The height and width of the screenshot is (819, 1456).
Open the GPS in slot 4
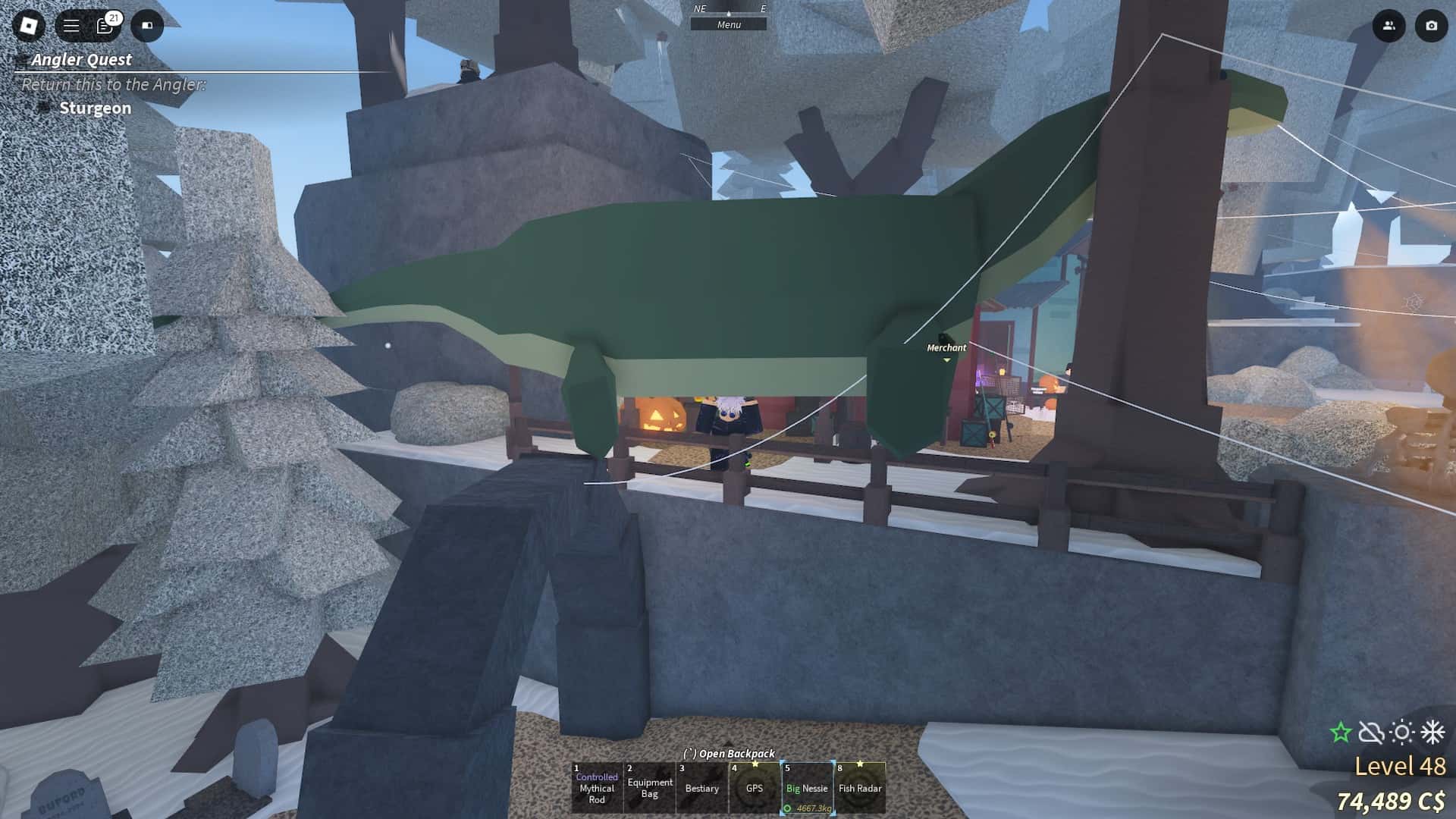(x=755, y=789)
